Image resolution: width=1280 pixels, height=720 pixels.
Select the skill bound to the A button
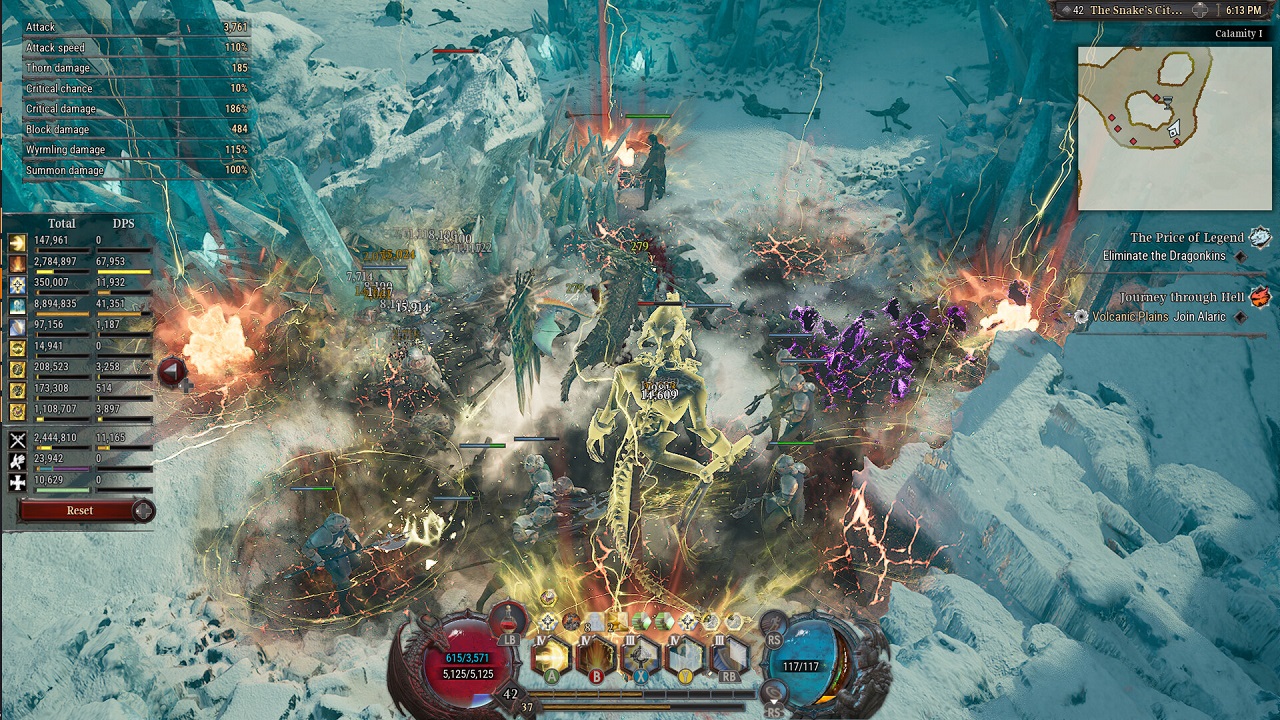pyautogui.click(x=551, y=655)
